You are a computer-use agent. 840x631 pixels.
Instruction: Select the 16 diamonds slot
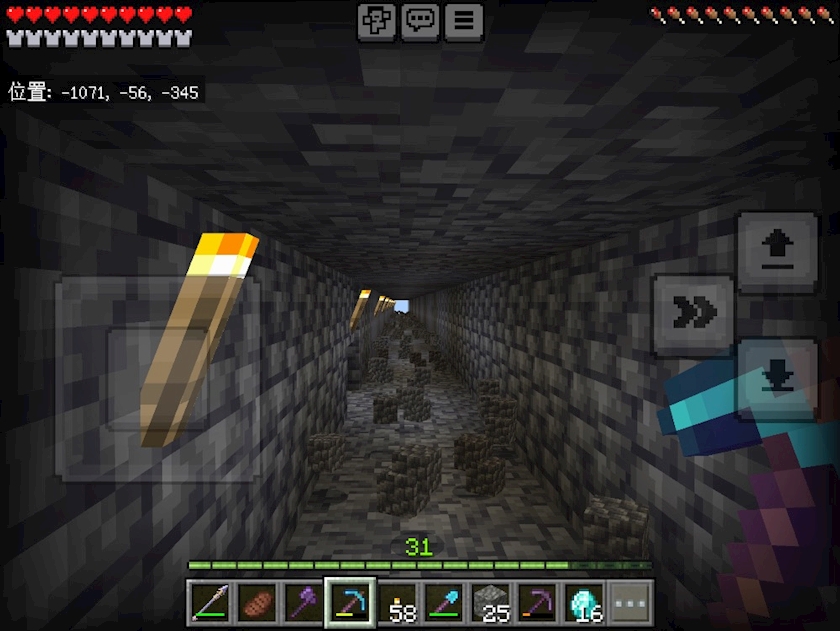pos(584,602)
